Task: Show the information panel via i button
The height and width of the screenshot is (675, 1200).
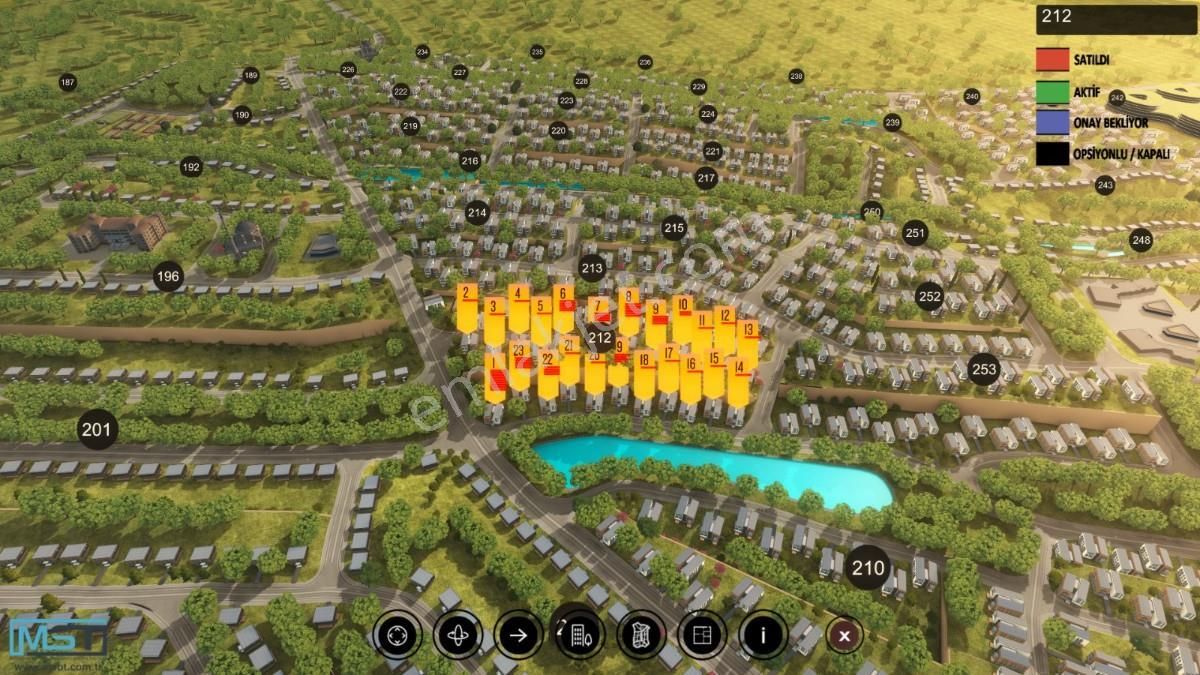Action: pos(763,634)
